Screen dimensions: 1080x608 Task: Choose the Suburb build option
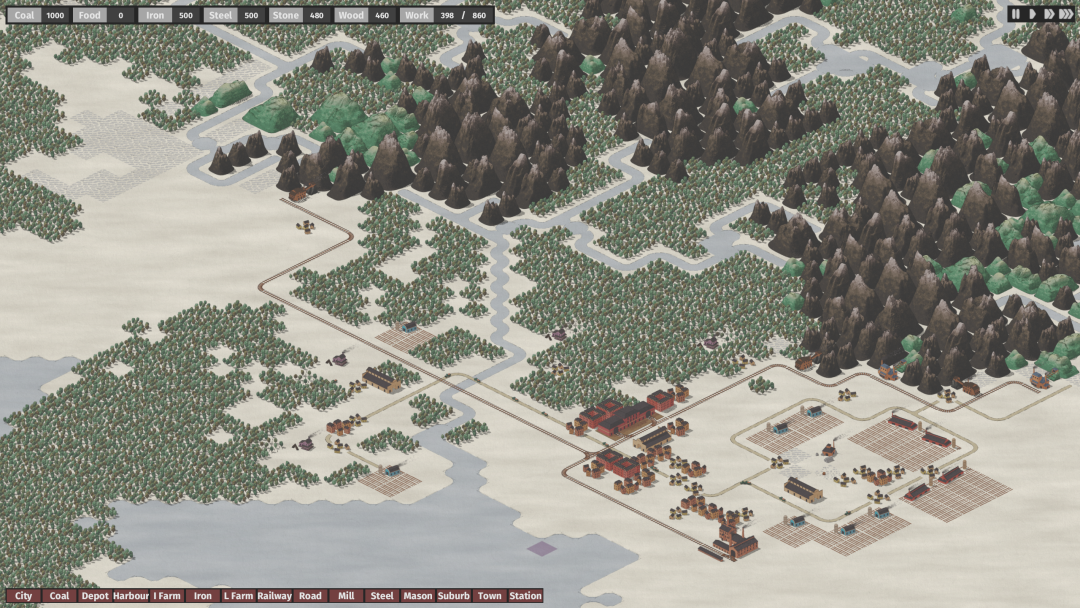click(454, 596)
